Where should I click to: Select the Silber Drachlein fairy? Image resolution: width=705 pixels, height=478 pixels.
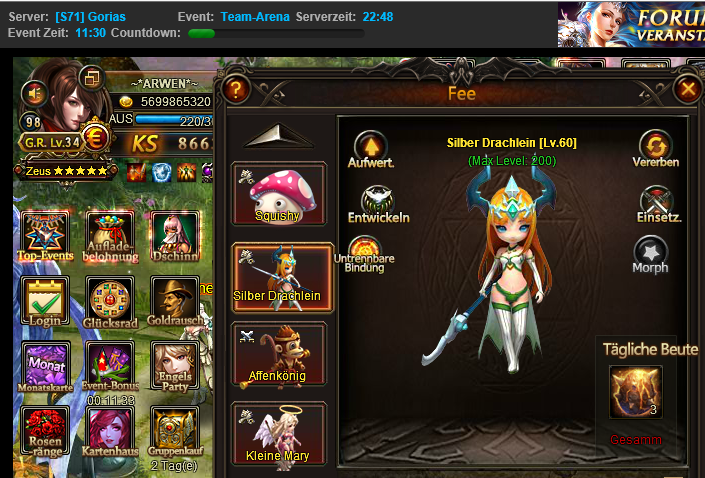point(279,274)
